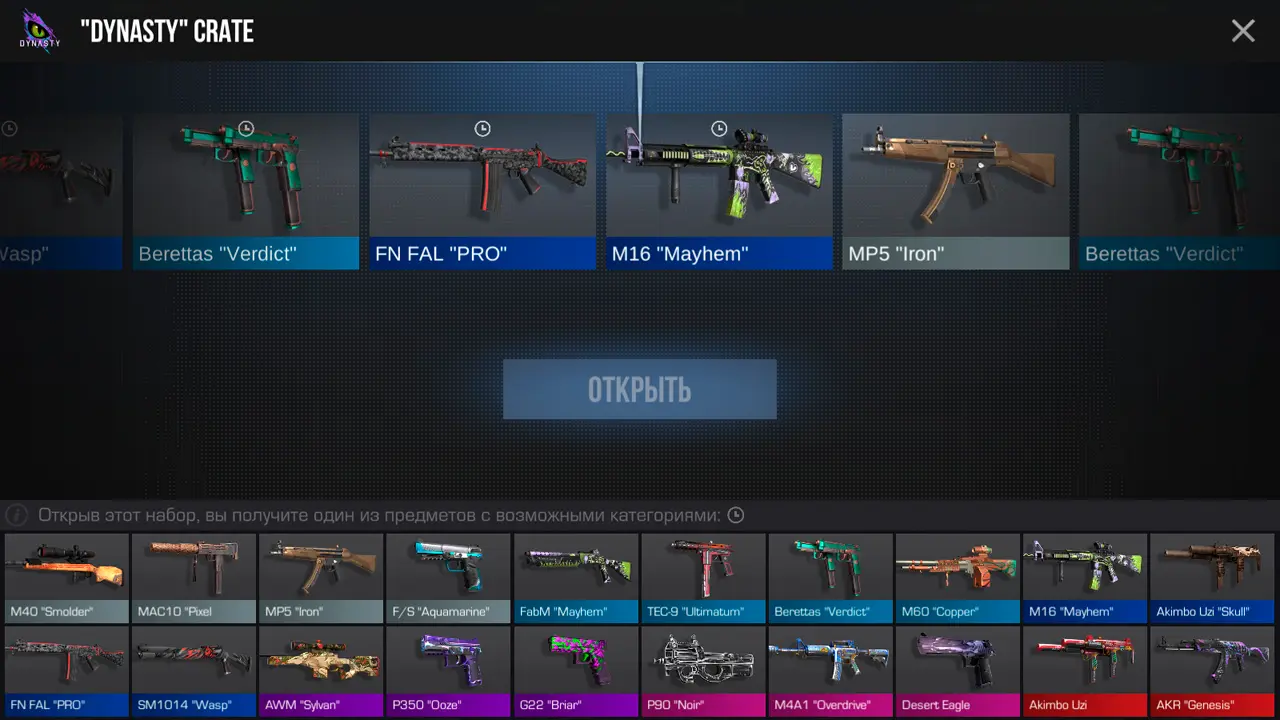Choose the M60 "Copper" item tile

click(x=958, y=578)
